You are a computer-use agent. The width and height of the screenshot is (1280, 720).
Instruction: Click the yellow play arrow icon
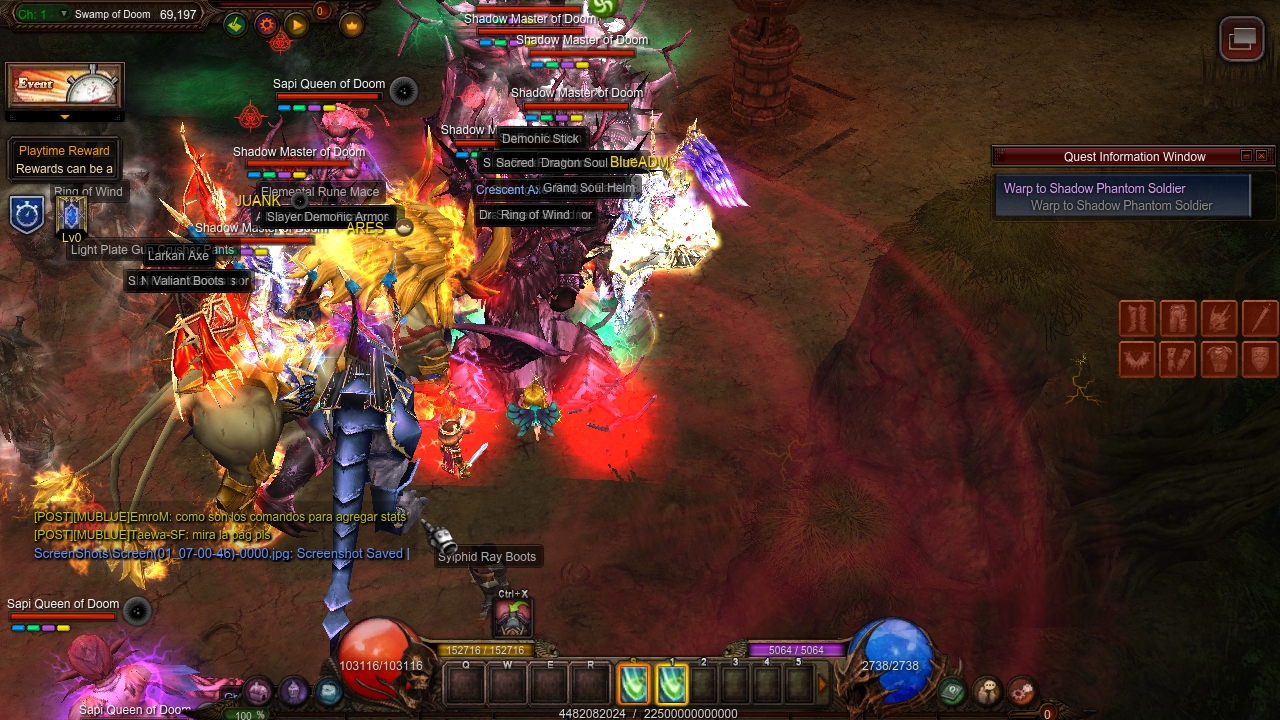coord(296,25)
